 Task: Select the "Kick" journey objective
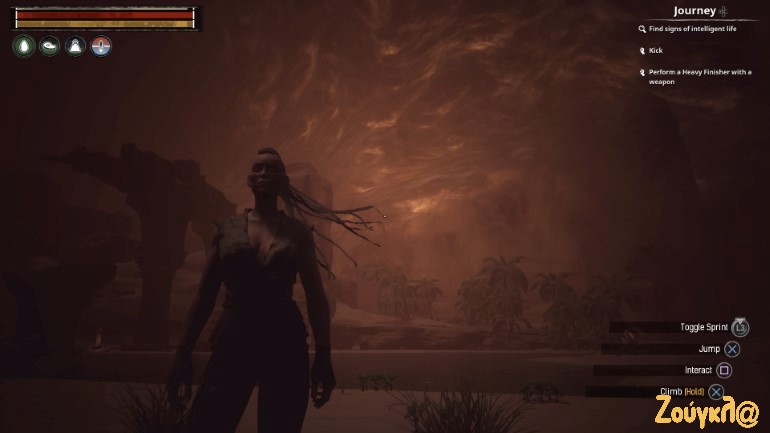coord(656,50)
